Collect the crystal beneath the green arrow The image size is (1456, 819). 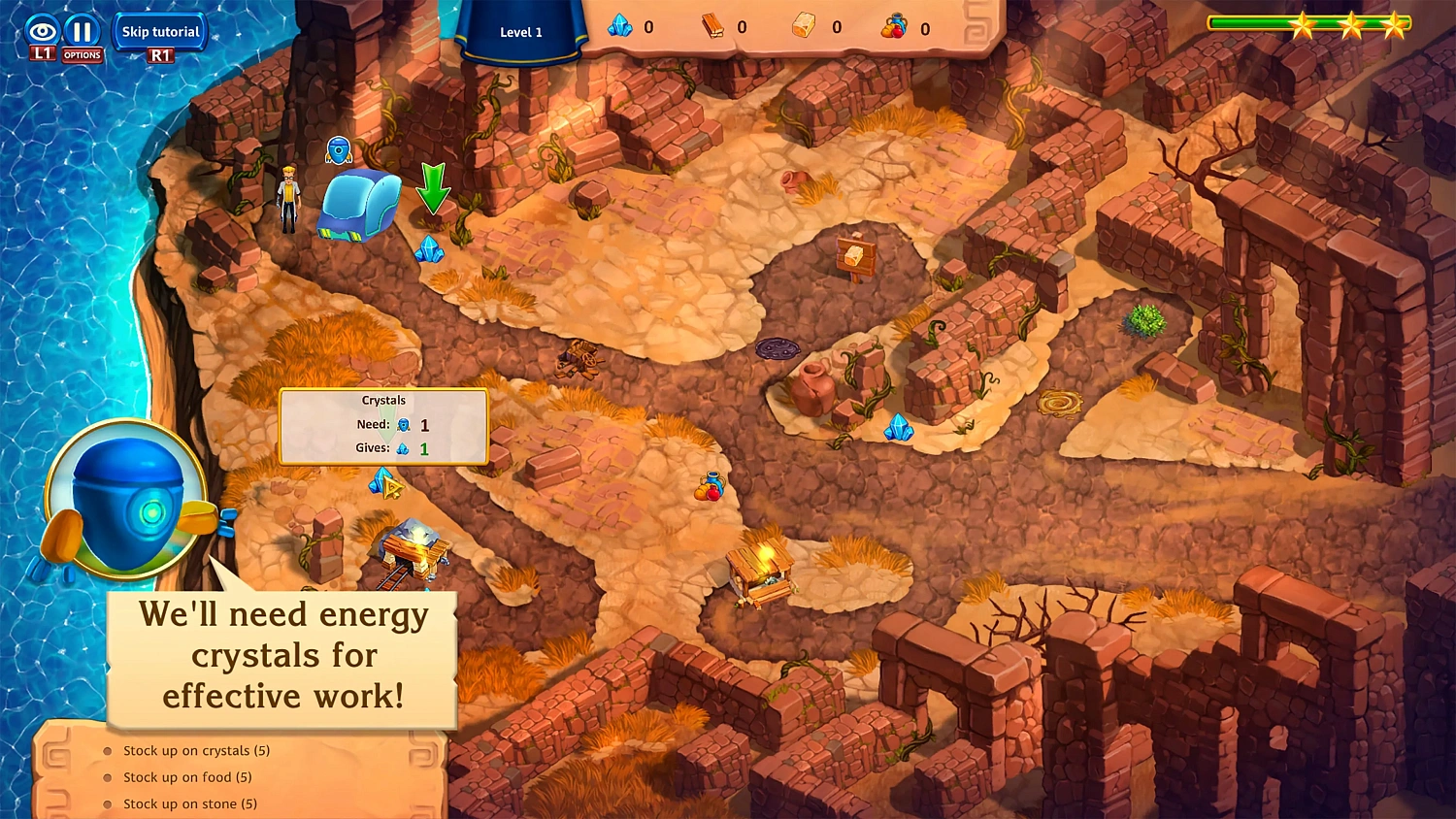click(x=429, y=250)
